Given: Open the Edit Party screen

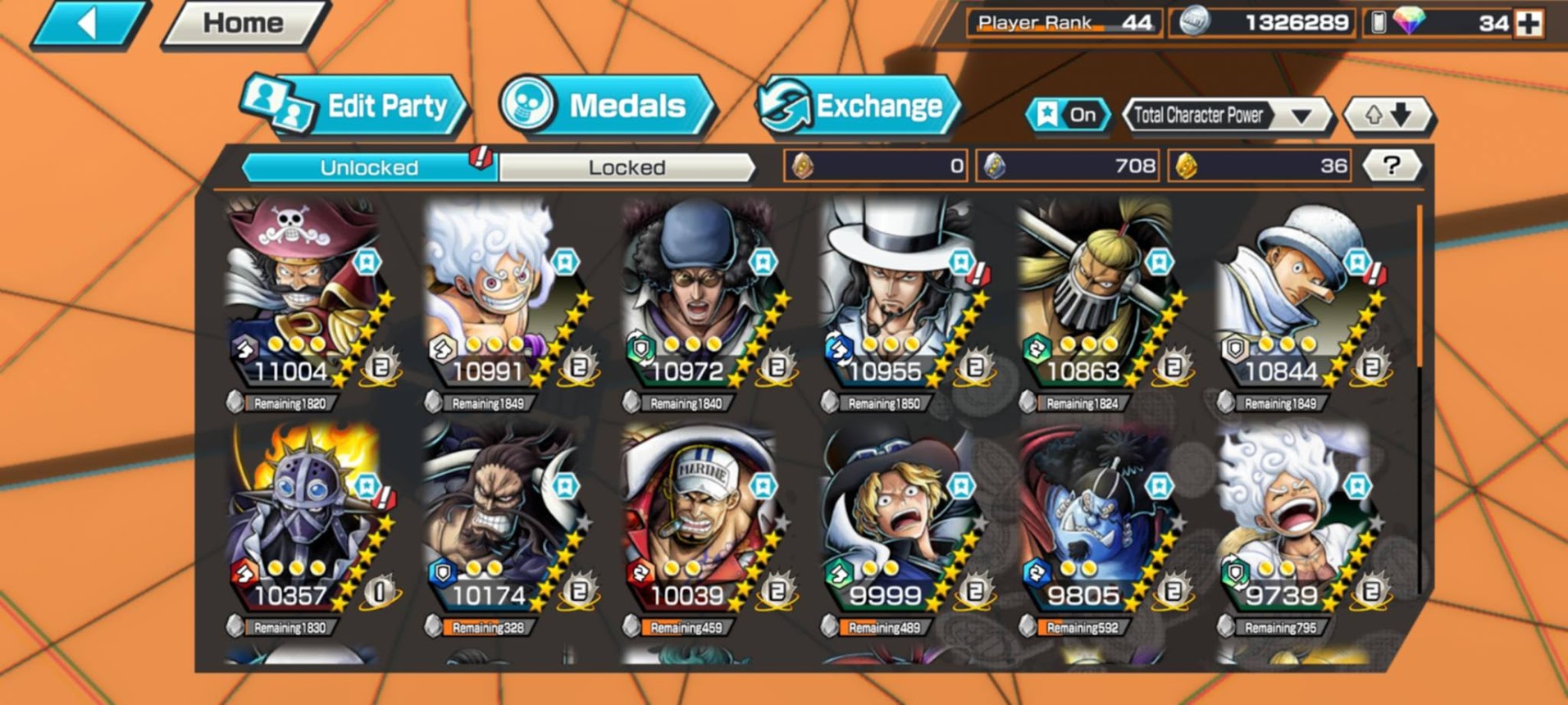Looking at the screenshot, I should [354, 107].
